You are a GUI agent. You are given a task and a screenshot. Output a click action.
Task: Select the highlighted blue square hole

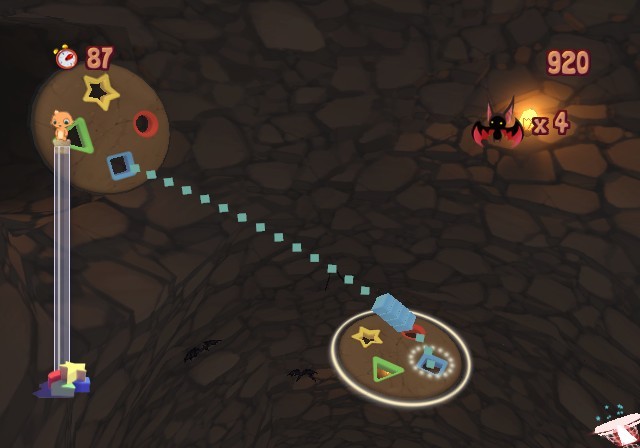pyautogui.click(x=432, y=360)
